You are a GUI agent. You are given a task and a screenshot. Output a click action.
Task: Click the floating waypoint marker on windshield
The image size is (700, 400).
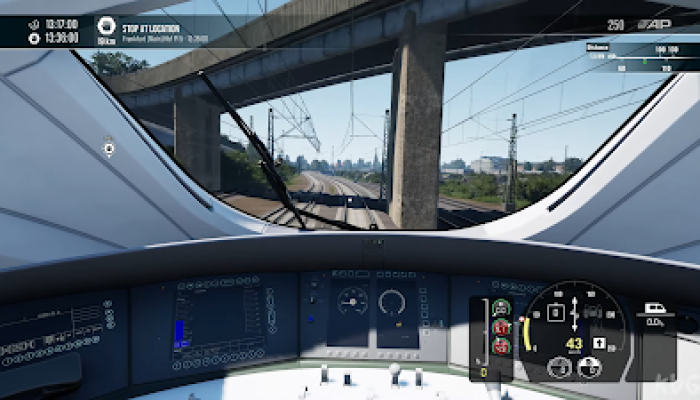(108, 149)
